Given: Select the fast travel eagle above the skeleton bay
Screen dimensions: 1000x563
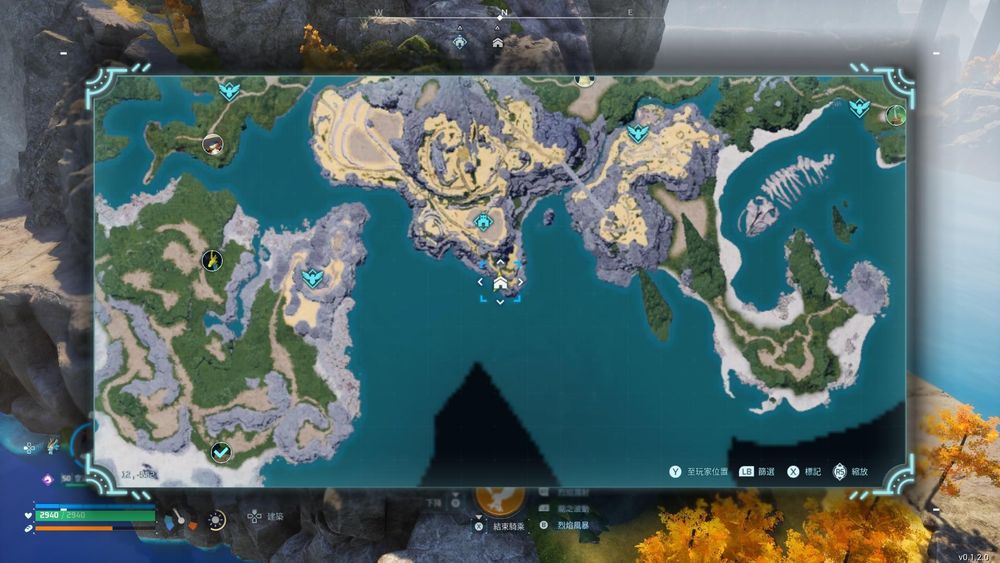Looking at the screenshot, I should tap(858, 107).
